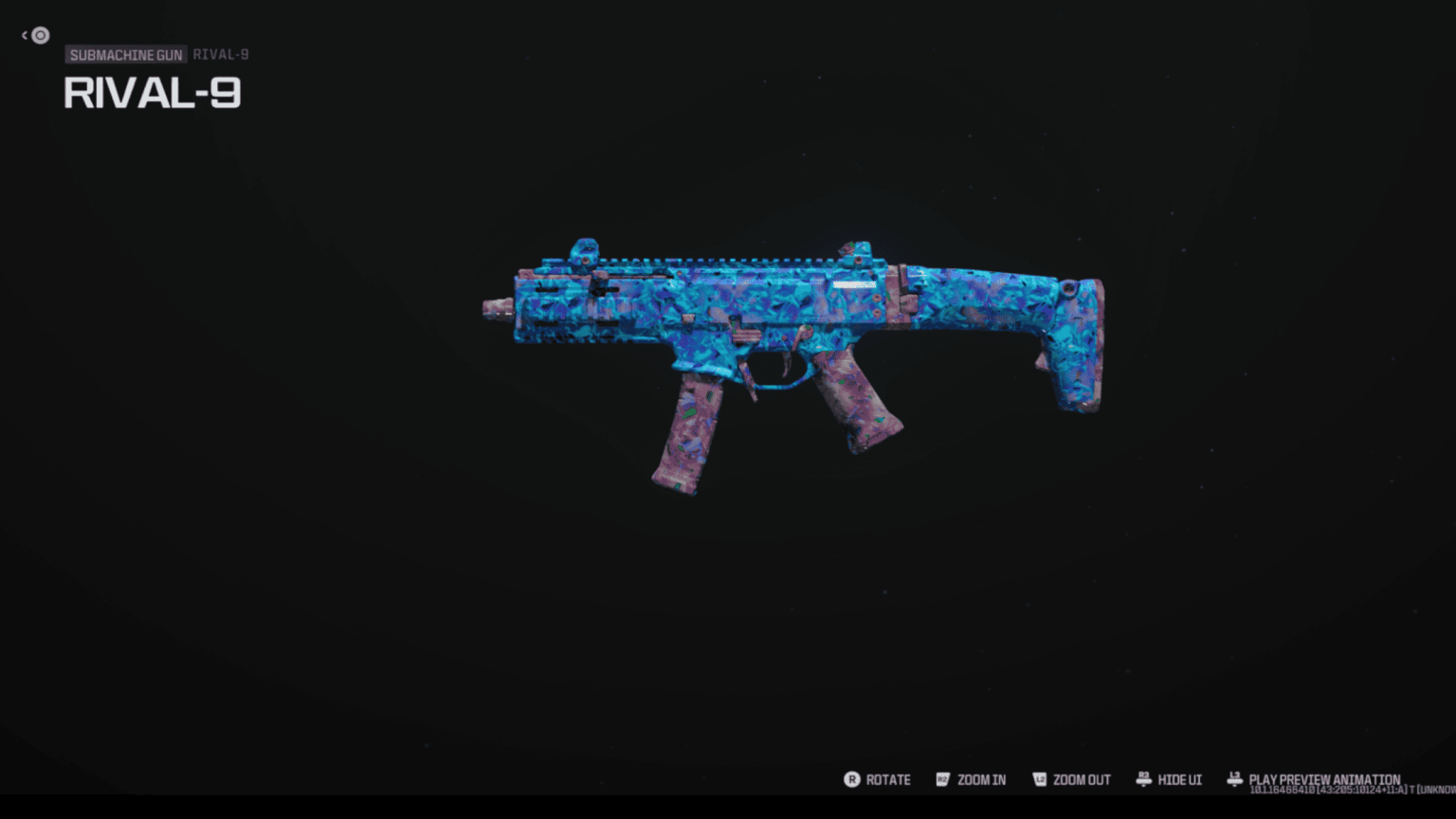Click the Submachine Gun category badge

click(x=126, y=54)
